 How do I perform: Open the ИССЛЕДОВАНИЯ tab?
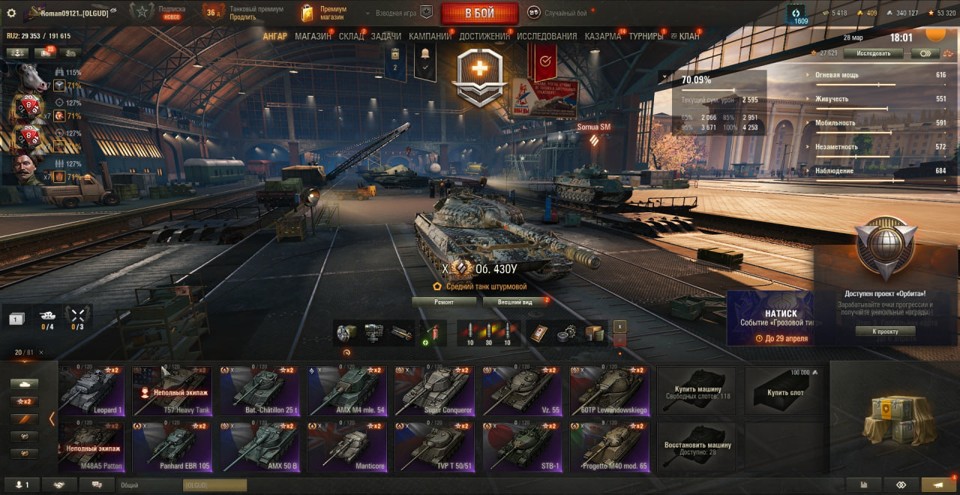pyautogui.click(x=546, y=36)
